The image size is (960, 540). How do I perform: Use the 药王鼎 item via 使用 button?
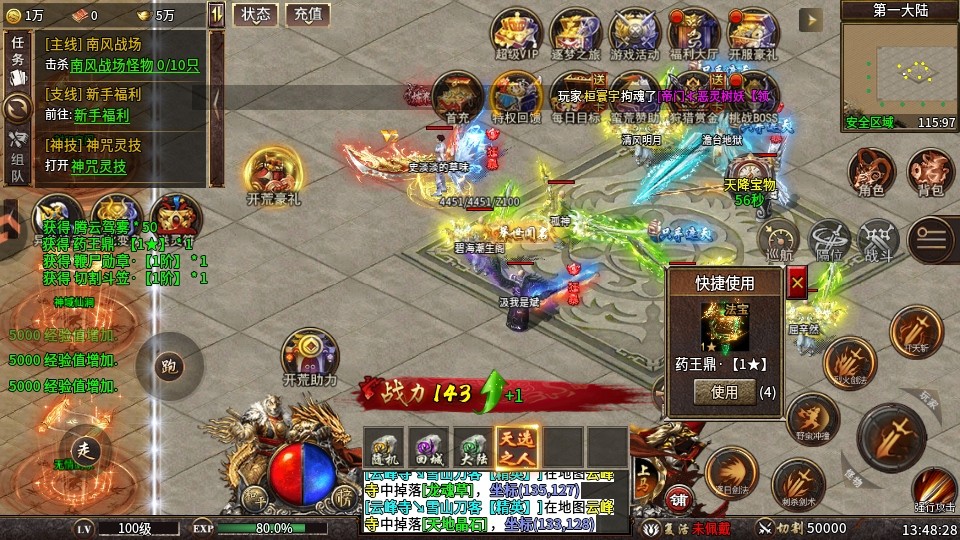click(725, 393)
